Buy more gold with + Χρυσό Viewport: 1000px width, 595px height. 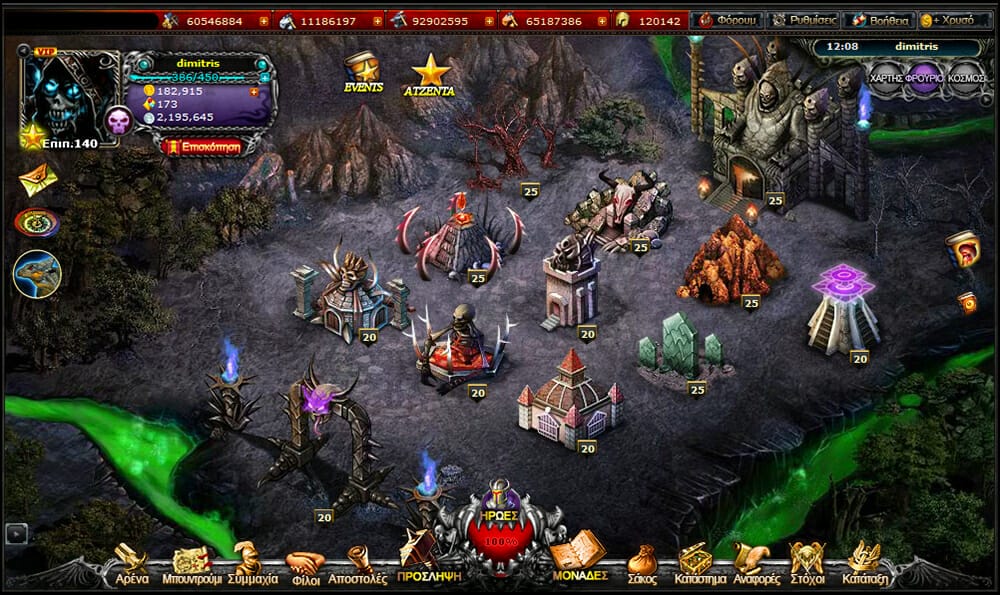[954, 20]
